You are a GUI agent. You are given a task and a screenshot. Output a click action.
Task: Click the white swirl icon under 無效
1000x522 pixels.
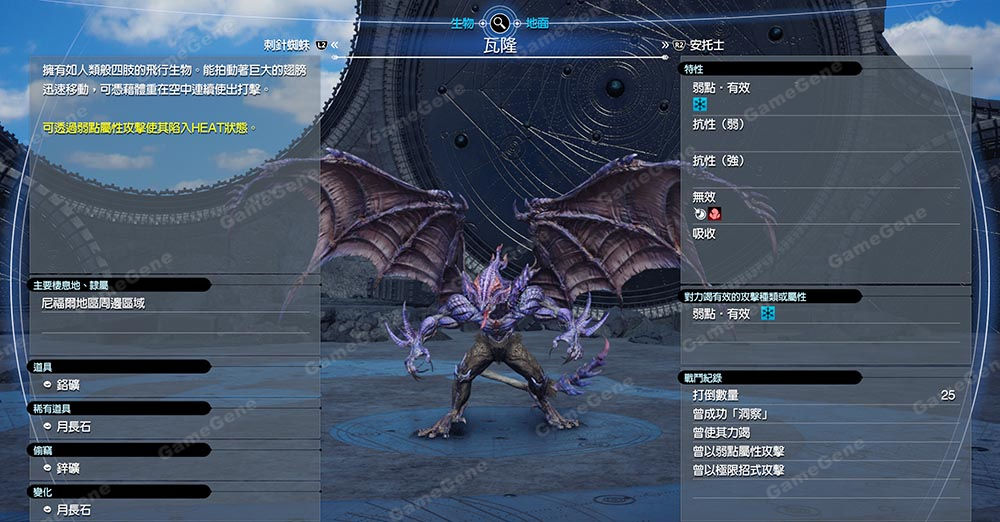pos(700,213)
